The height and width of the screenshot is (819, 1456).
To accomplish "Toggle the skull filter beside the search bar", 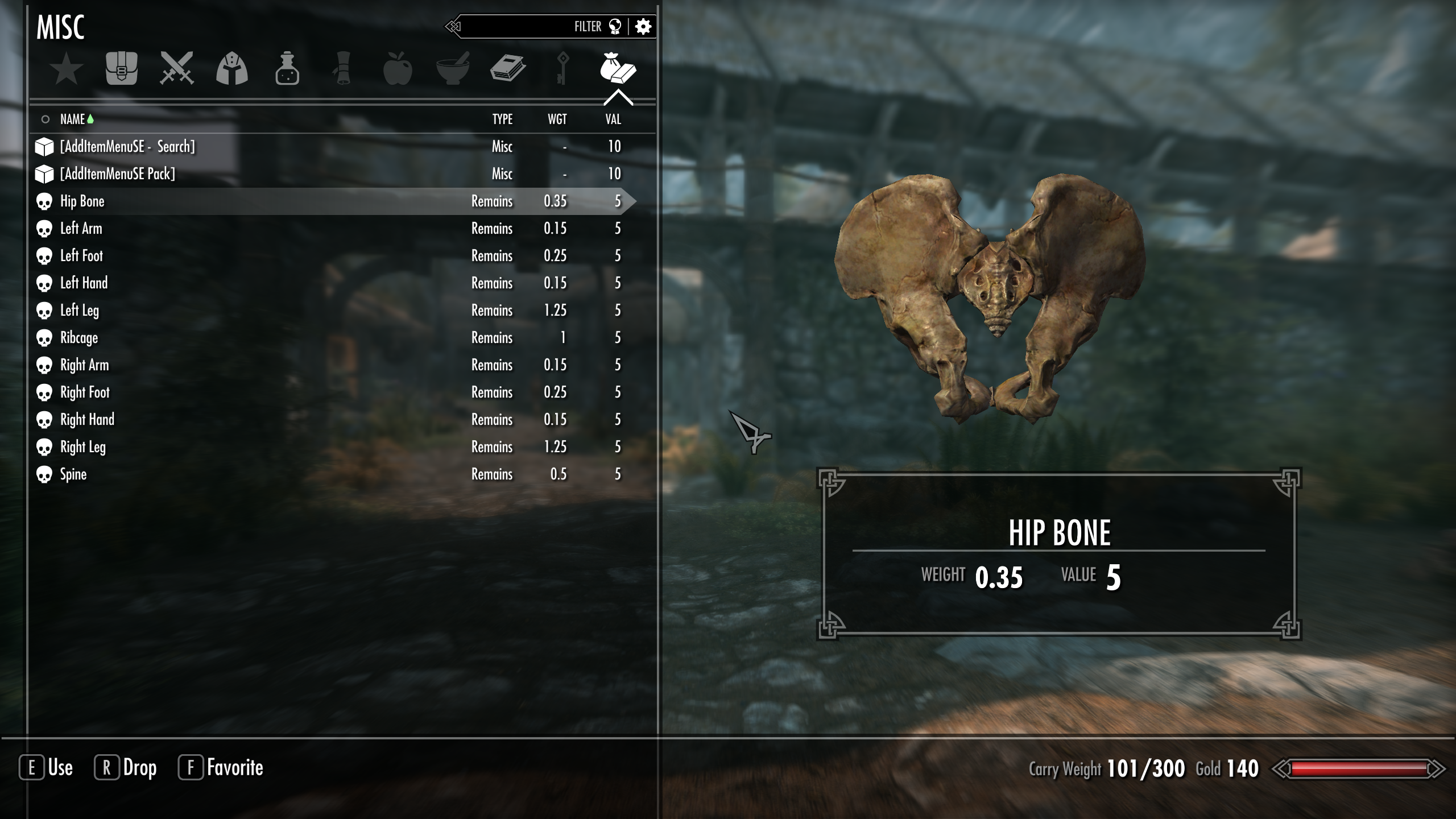I will tap(614, 26).
